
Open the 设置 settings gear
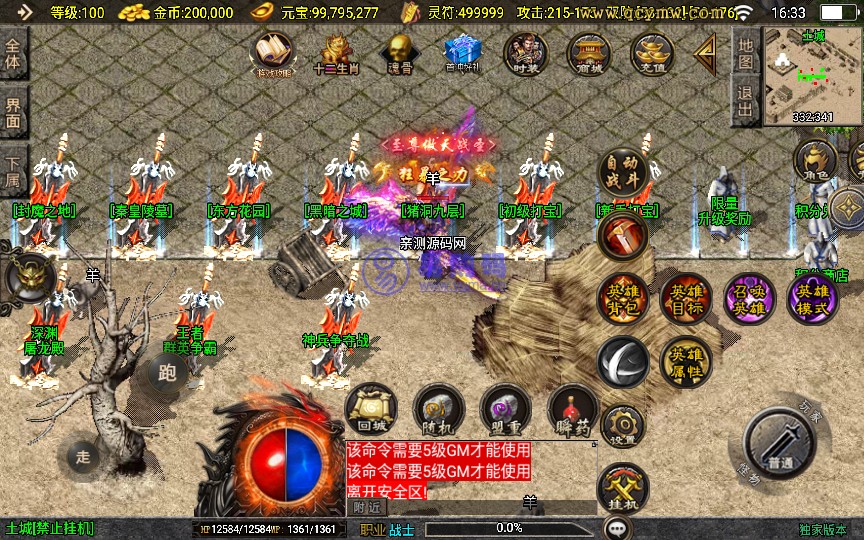click(623, 424)
